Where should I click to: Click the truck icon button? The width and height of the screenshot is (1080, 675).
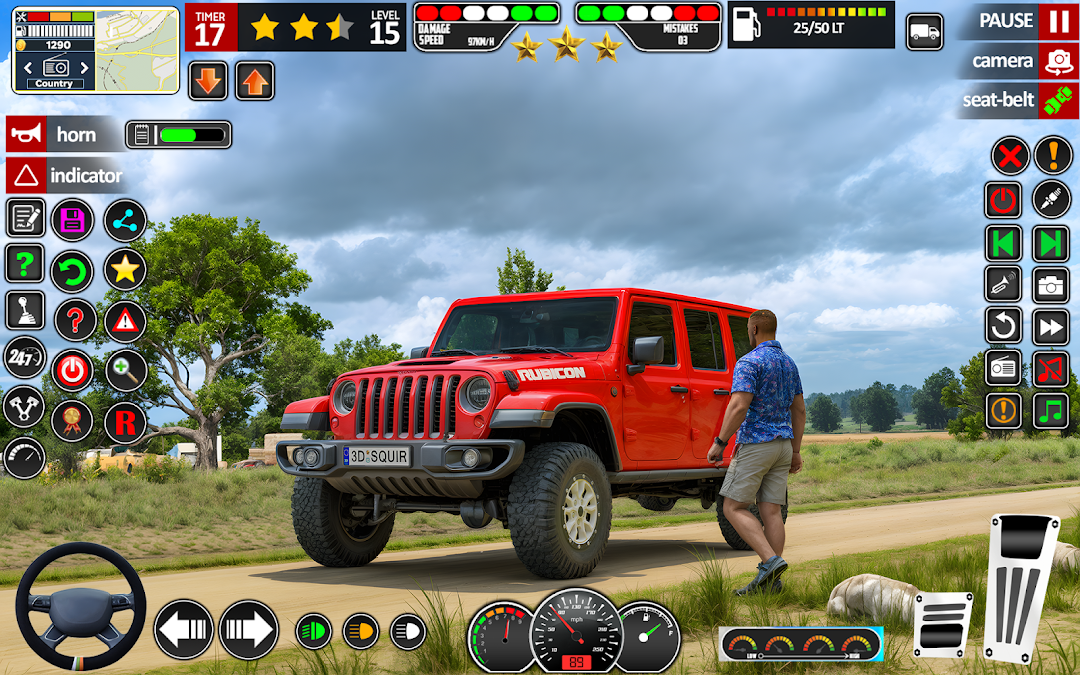coord(925,32)
